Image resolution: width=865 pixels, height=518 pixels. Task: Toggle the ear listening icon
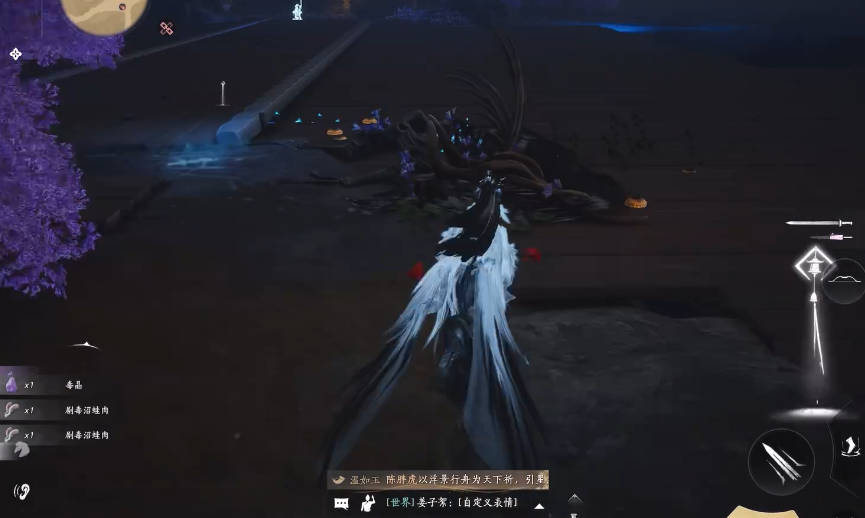[22, 490]
